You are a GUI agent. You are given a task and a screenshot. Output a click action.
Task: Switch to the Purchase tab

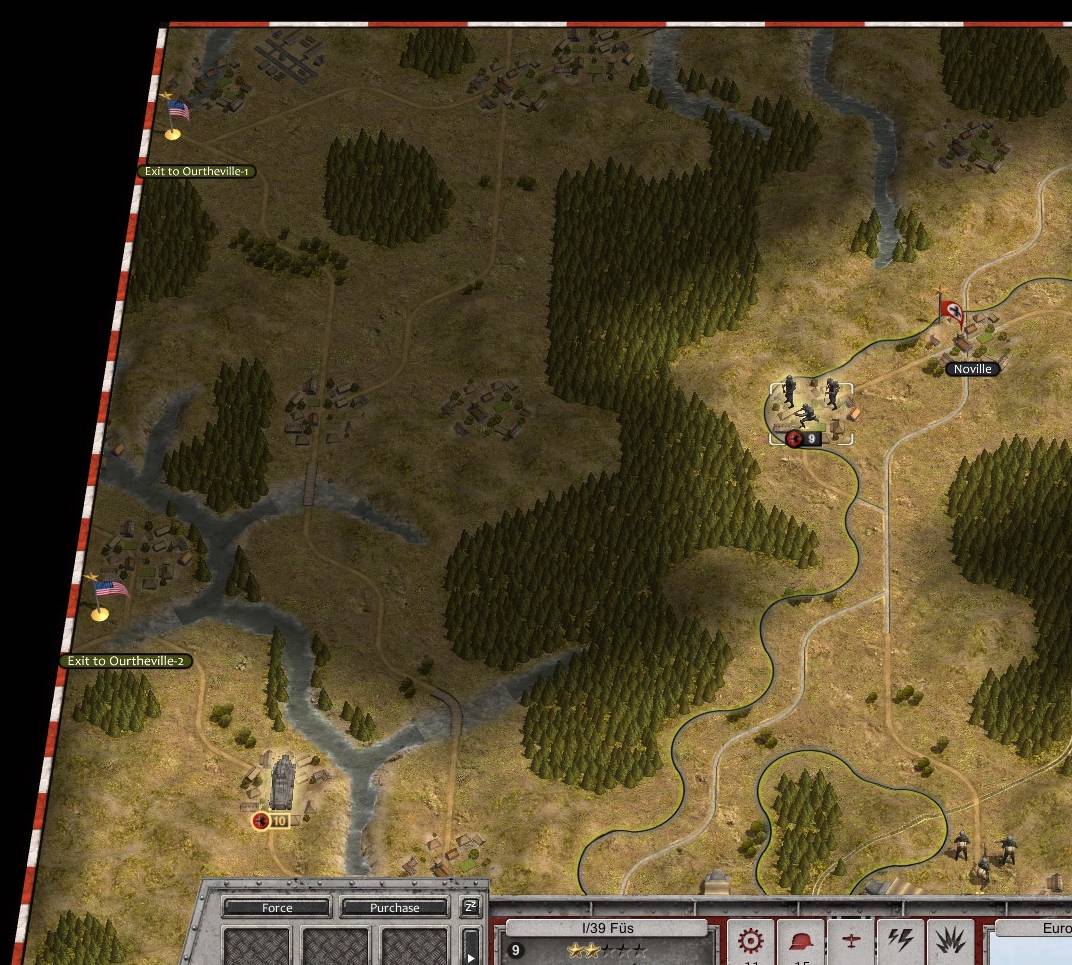(x=394, y=908)
